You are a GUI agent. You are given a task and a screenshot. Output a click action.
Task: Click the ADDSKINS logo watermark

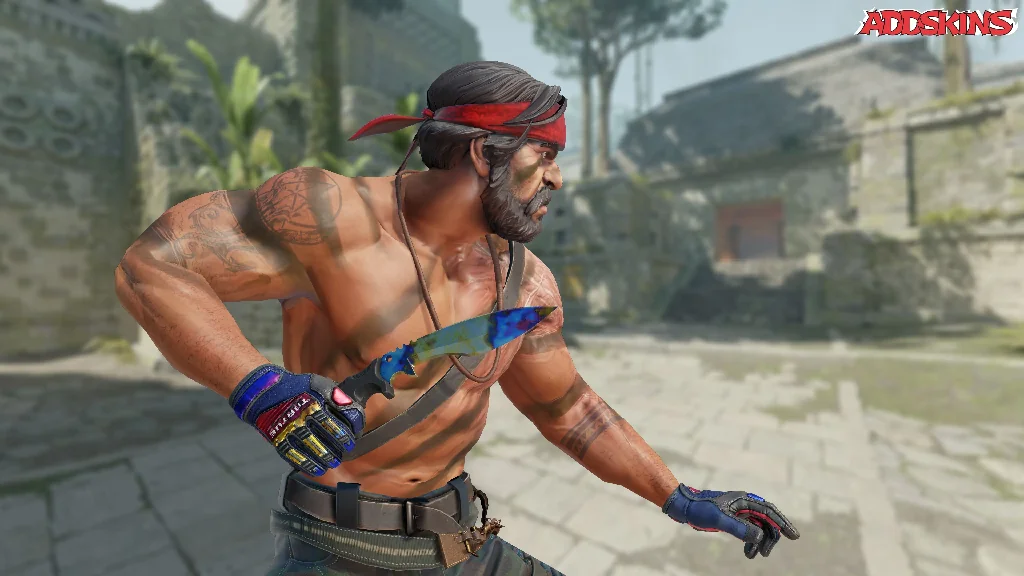point(936,22)
